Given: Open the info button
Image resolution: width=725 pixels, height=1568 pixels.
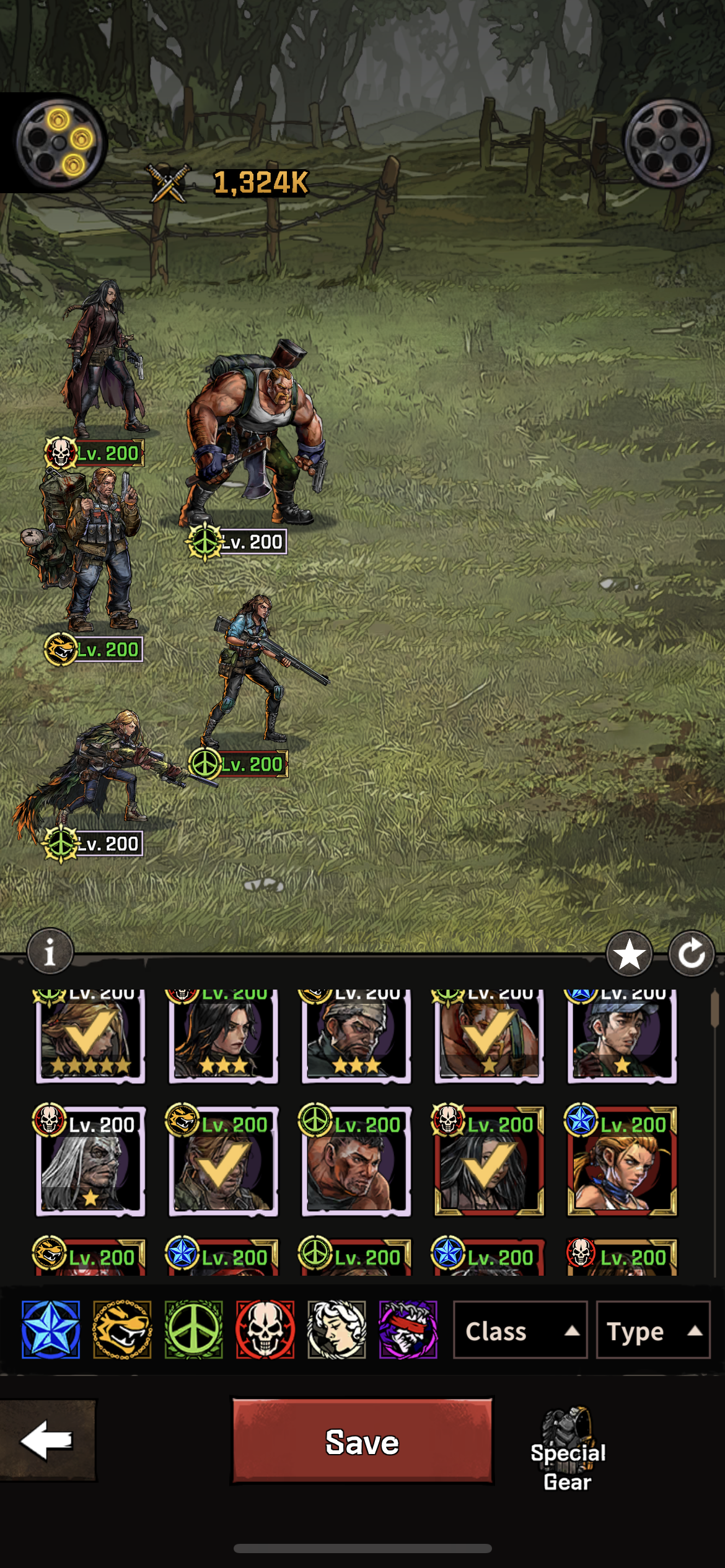Looking at the screenshot, I should (50, 952).
